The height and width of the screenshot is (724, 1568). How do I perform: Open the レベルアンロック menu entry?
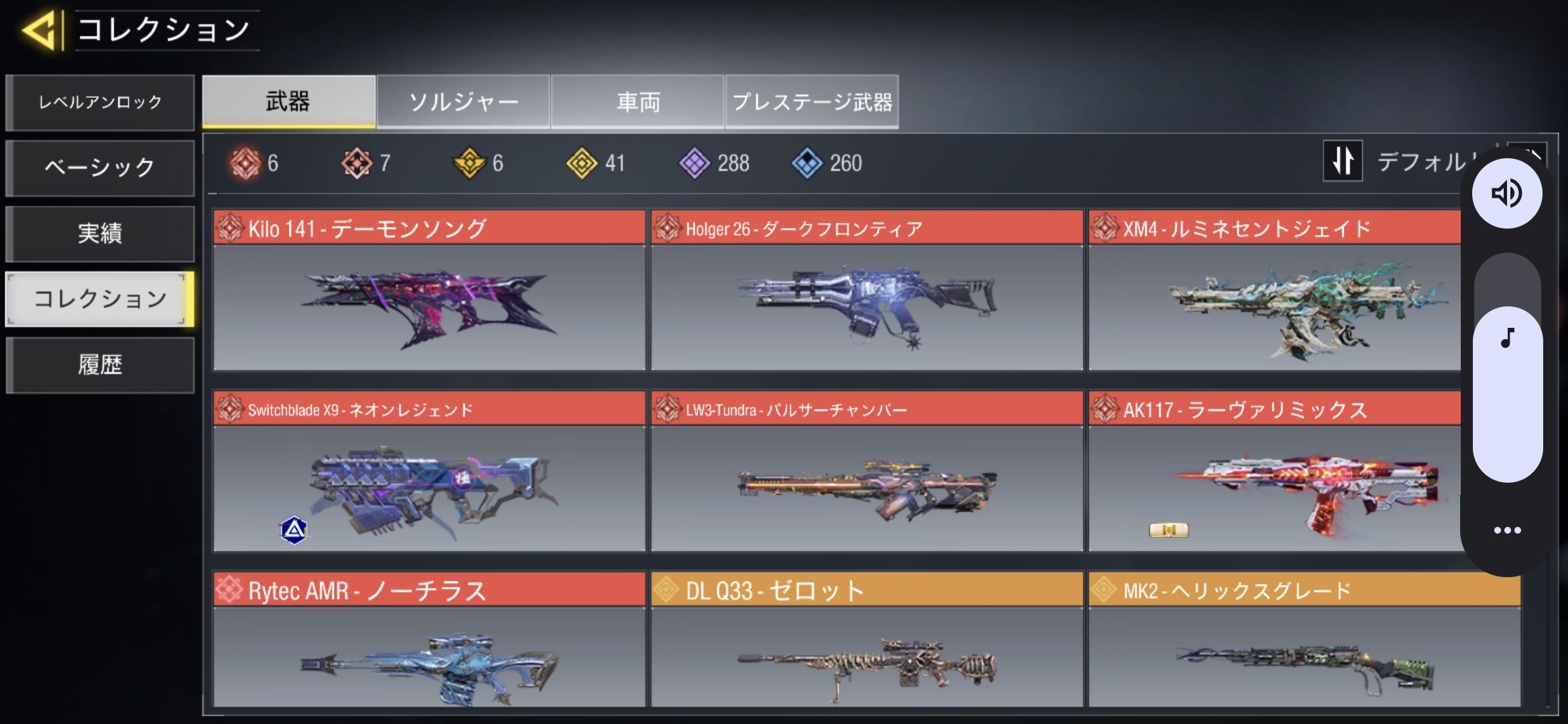tap(100, 103)
